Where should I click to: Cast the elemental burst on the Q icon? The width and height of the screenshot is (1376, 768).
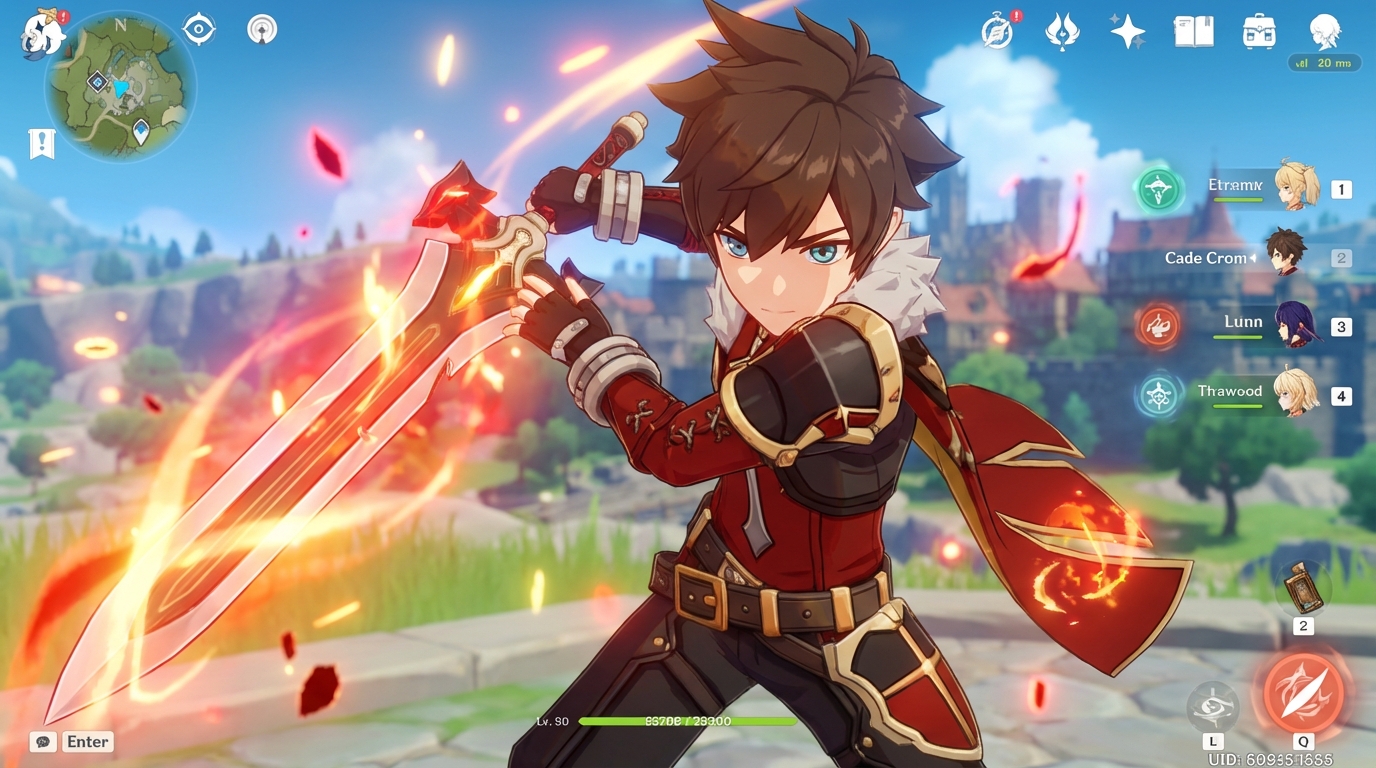pyautogui.click(x=1302, y=691)
